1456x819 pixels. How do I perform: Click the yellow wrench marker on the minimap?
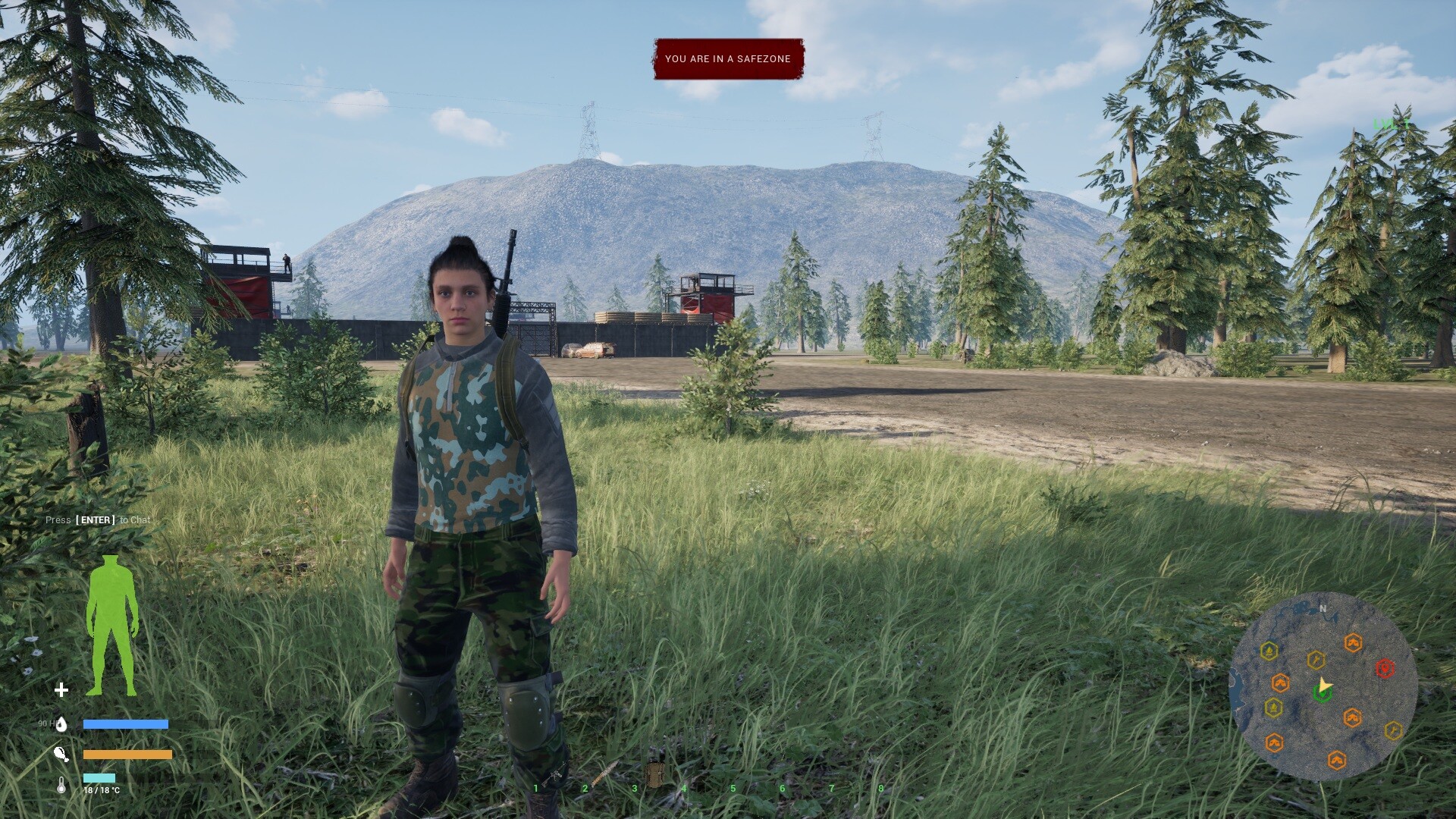point(1316,660)
